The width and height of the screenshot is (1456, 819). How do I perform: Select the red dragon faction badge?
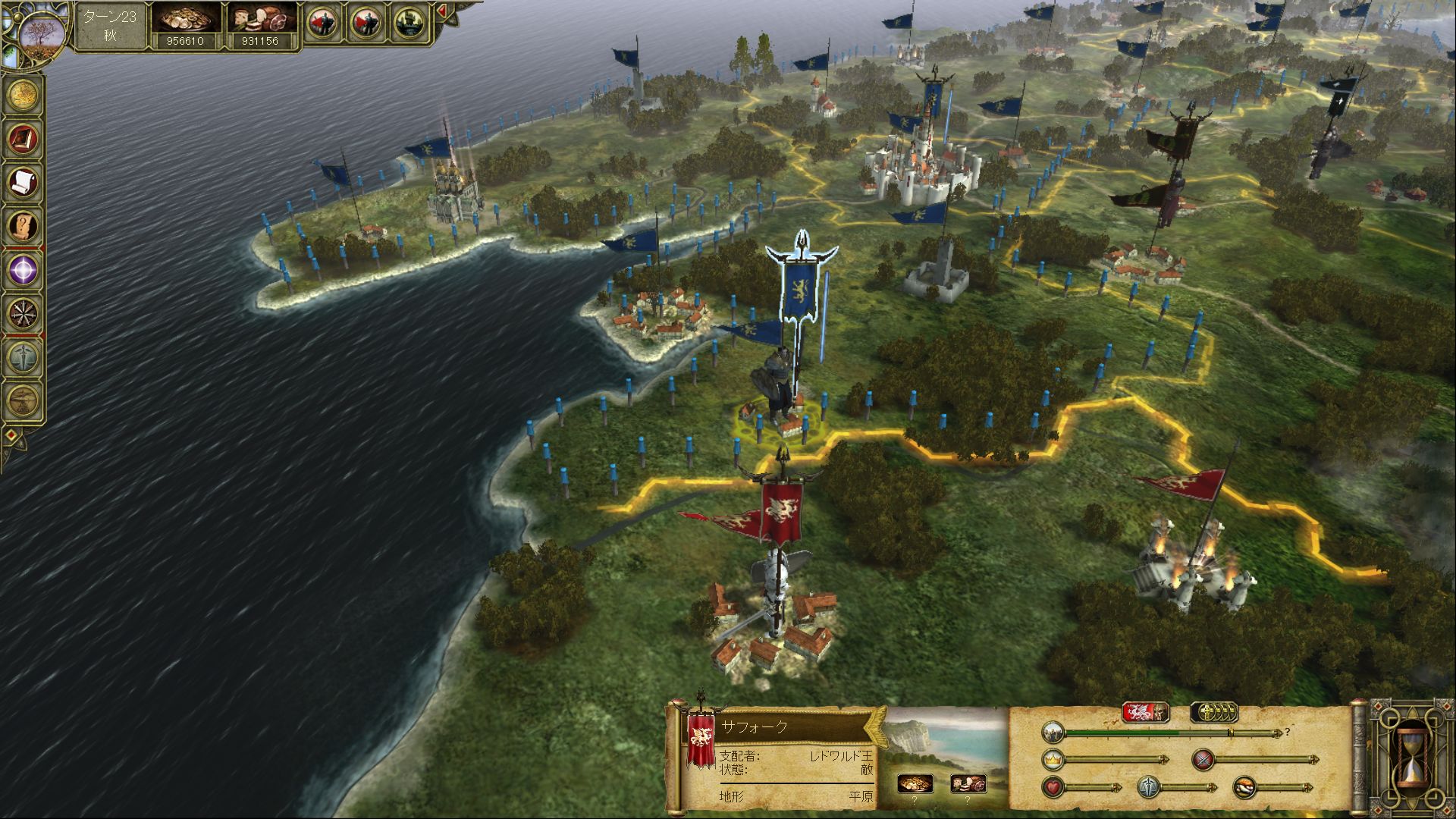(x=1145, y=712)
